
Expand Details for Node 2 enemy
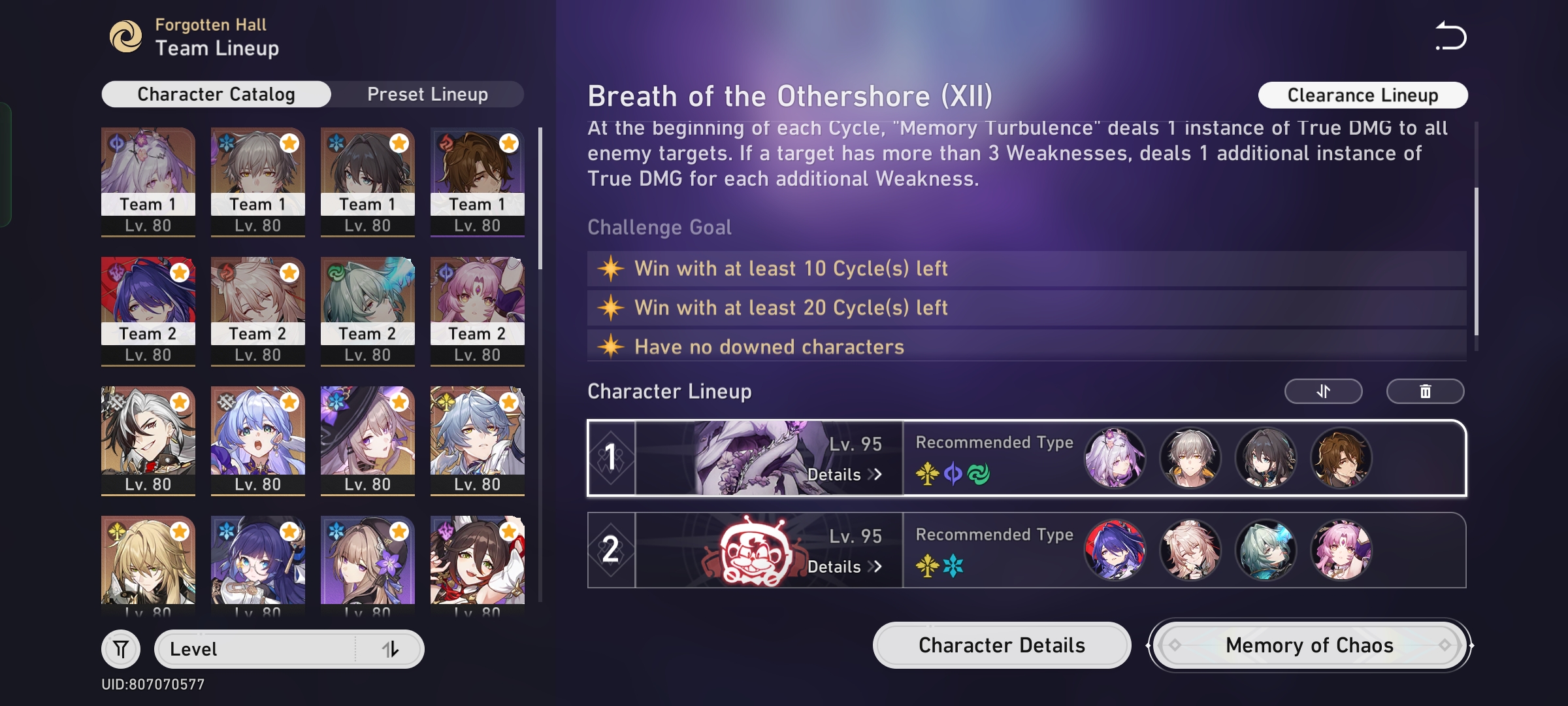pos(846,567)
